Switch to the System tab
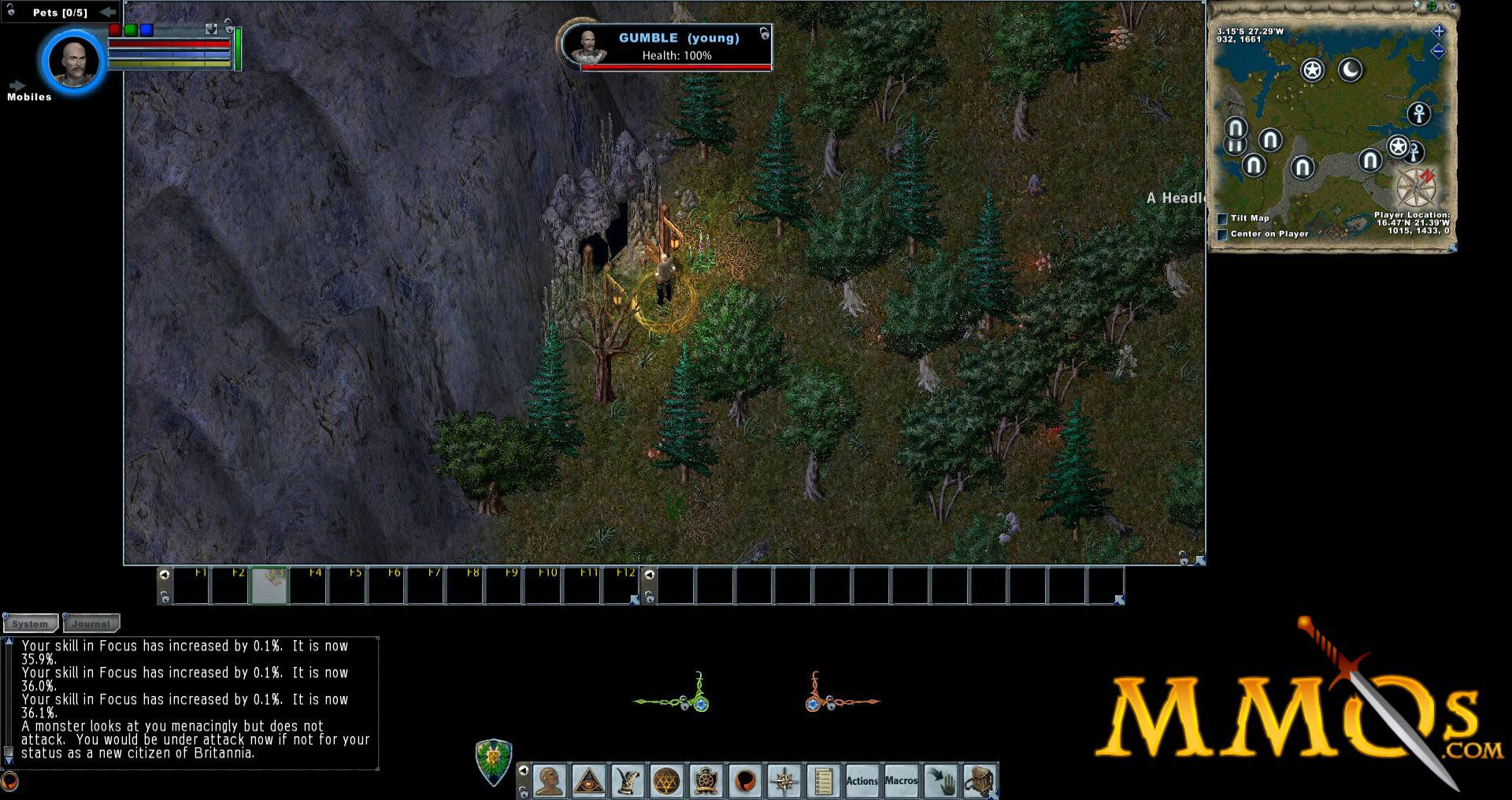1512x800 pixels. (31, 624)
